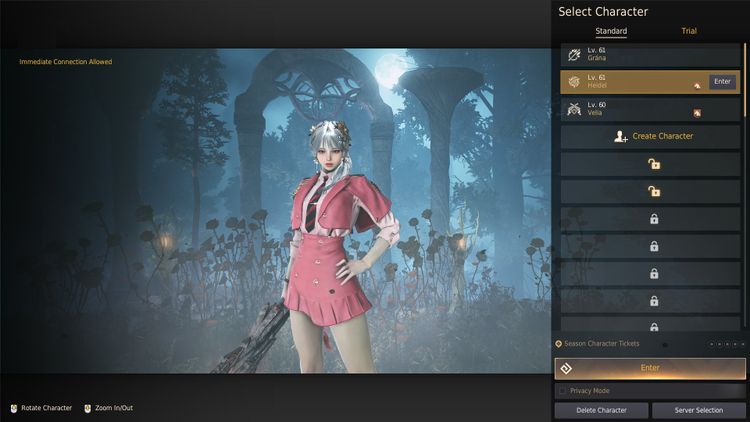The width and height of the screenshot is (750, 422).
Task: Click the small Enter button on Heidel row
Action: coord(722,81)
